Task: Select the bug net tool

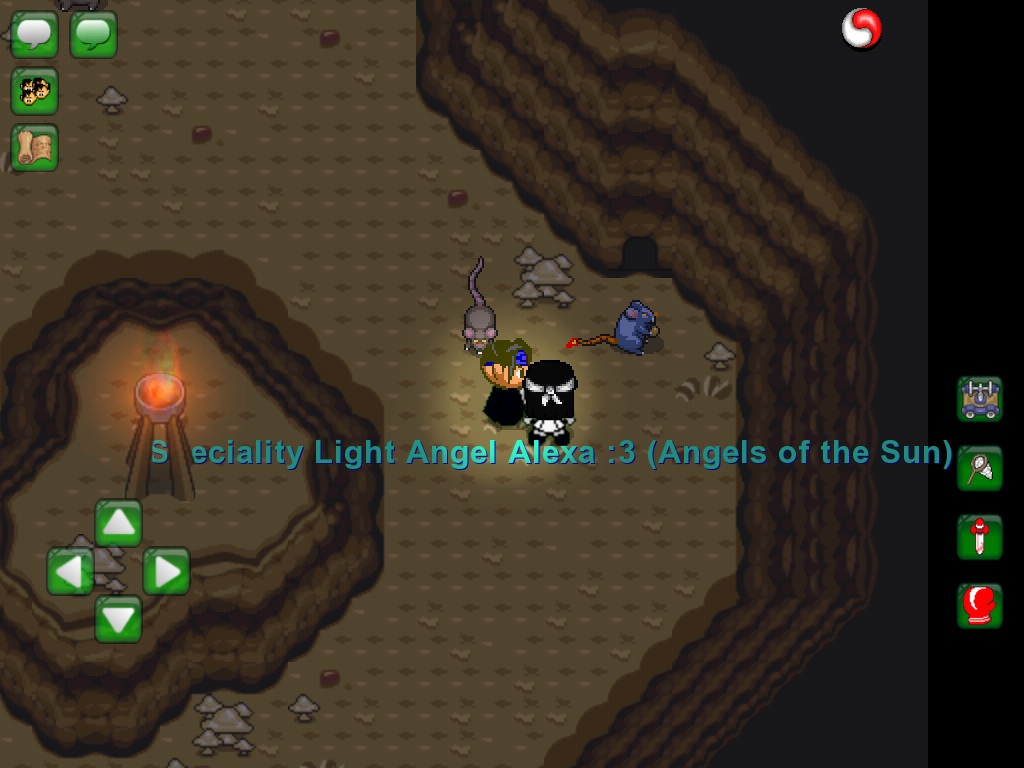Action: click(x=979, y=468)
